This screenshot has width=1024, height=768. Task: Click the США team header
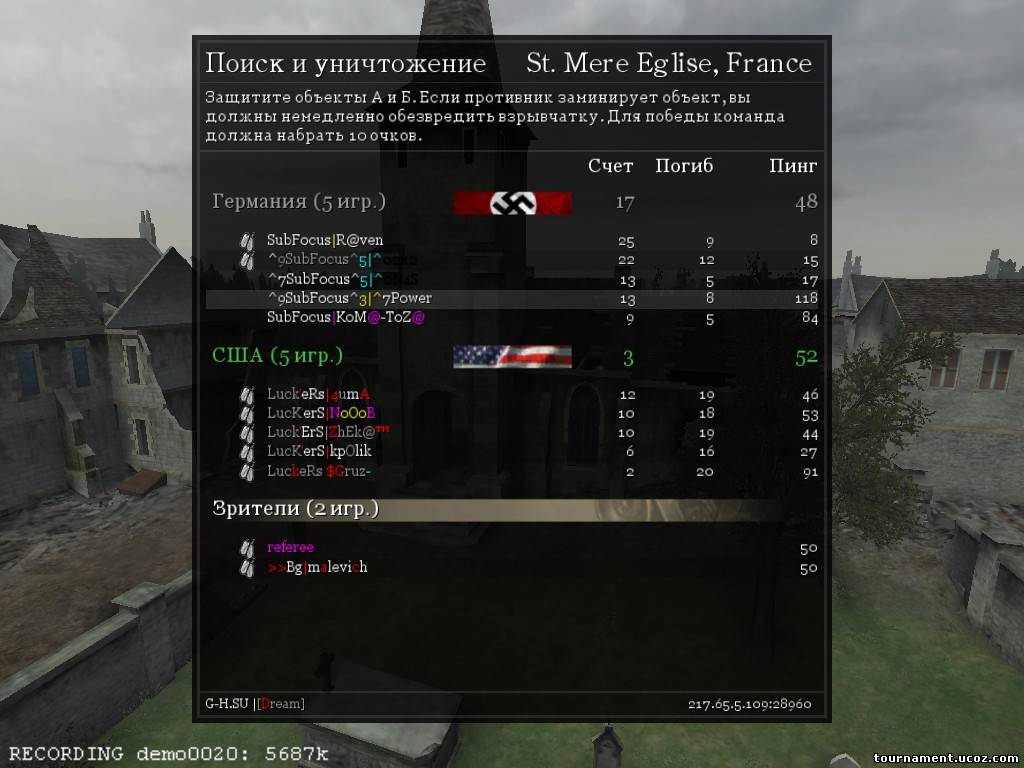pos(277,356)
